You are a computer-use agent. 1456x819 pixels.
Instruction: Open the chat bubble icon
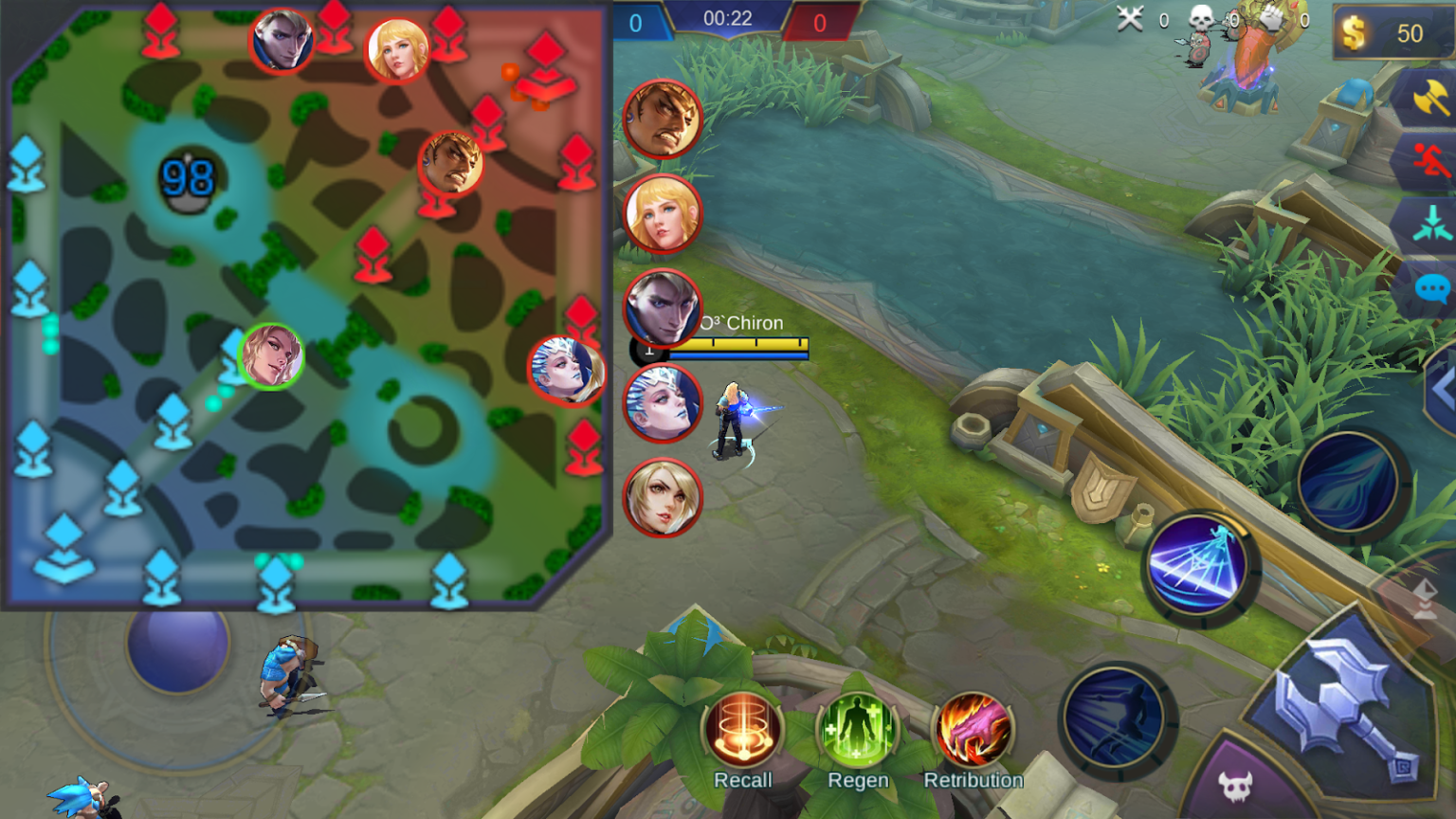[x=1431, y=287]
